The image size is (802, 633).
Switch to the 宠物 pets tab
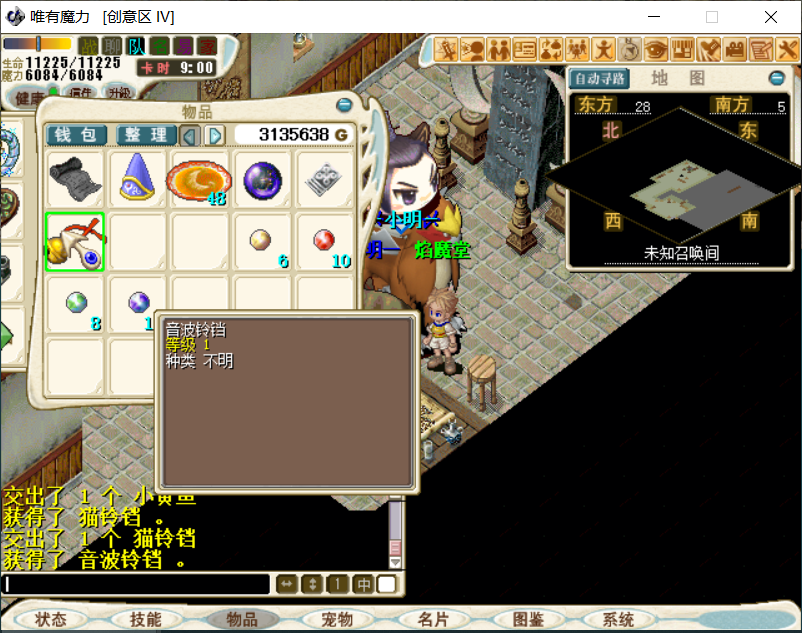[x=338, y=620]
